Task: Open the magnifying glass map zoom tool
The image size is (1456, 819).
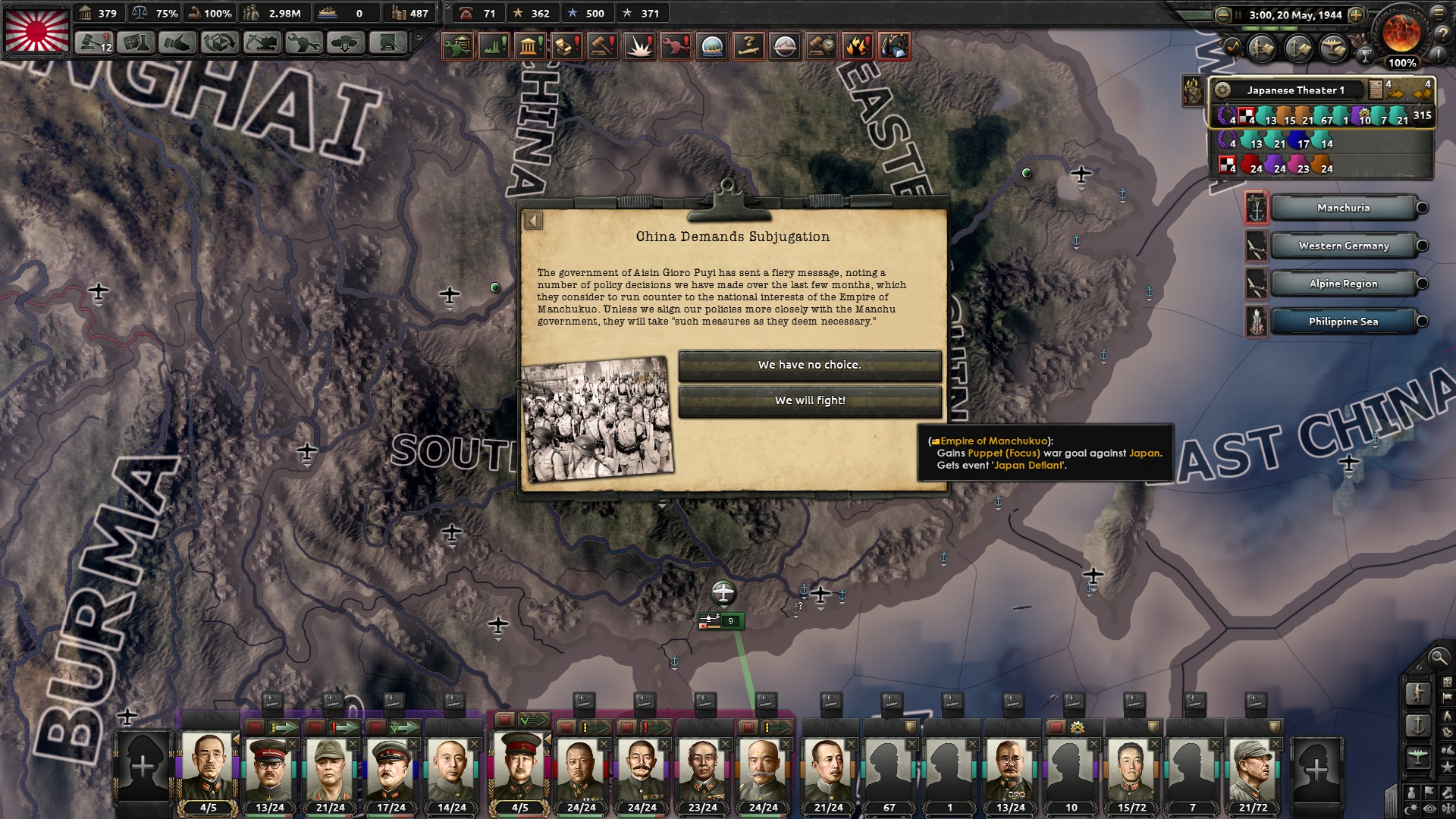Action: [x=1438, y=659]
